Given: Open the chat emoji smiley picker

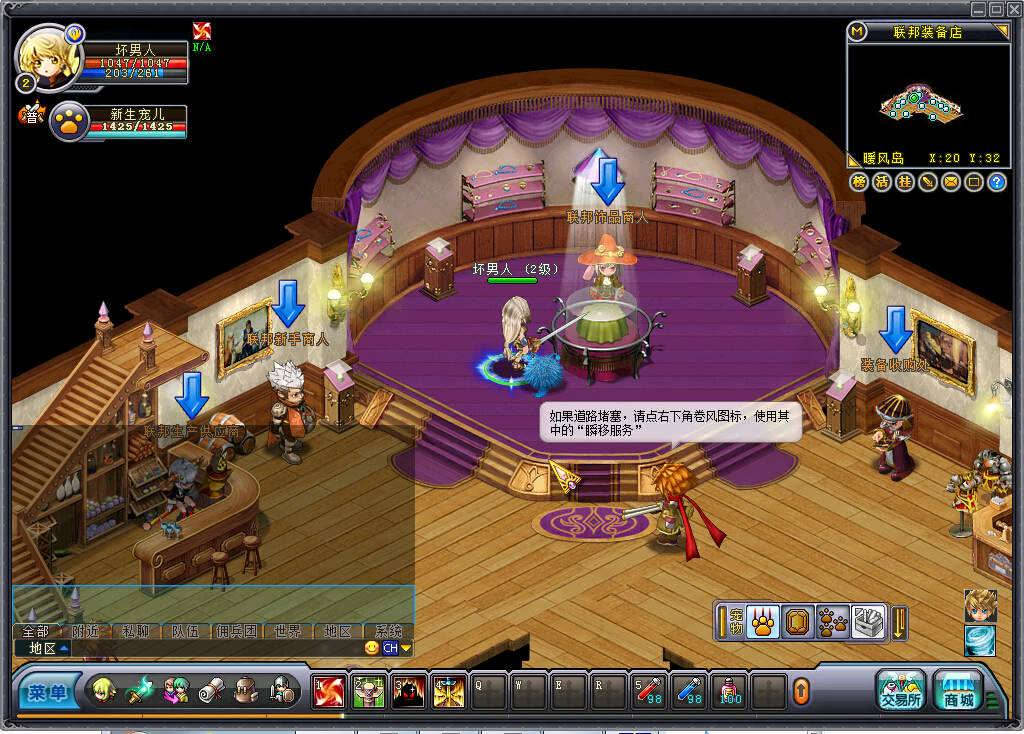Looking at the screenshot, I should (372, 648).
